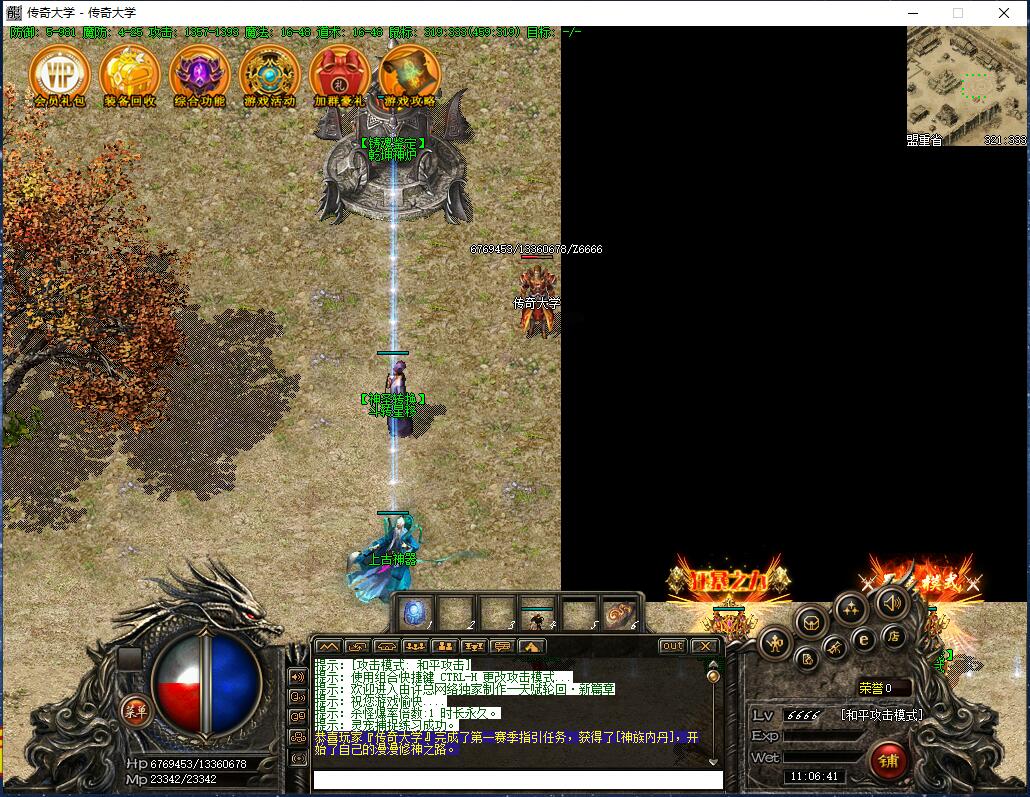1030x797 pixels.
Task: Open the skills sparkle round button
Action: pos(850,608)
